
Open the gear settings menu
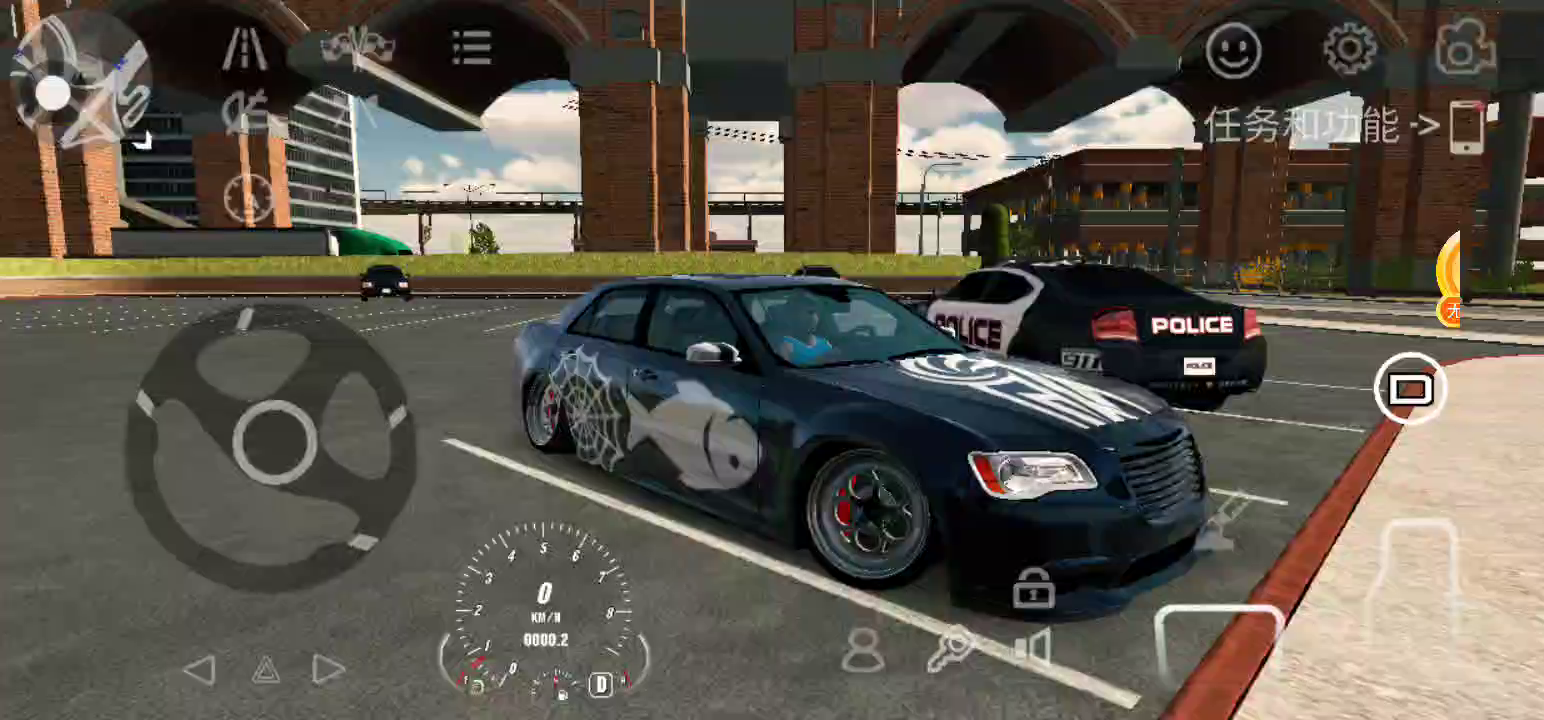(x=1349, y=49)
